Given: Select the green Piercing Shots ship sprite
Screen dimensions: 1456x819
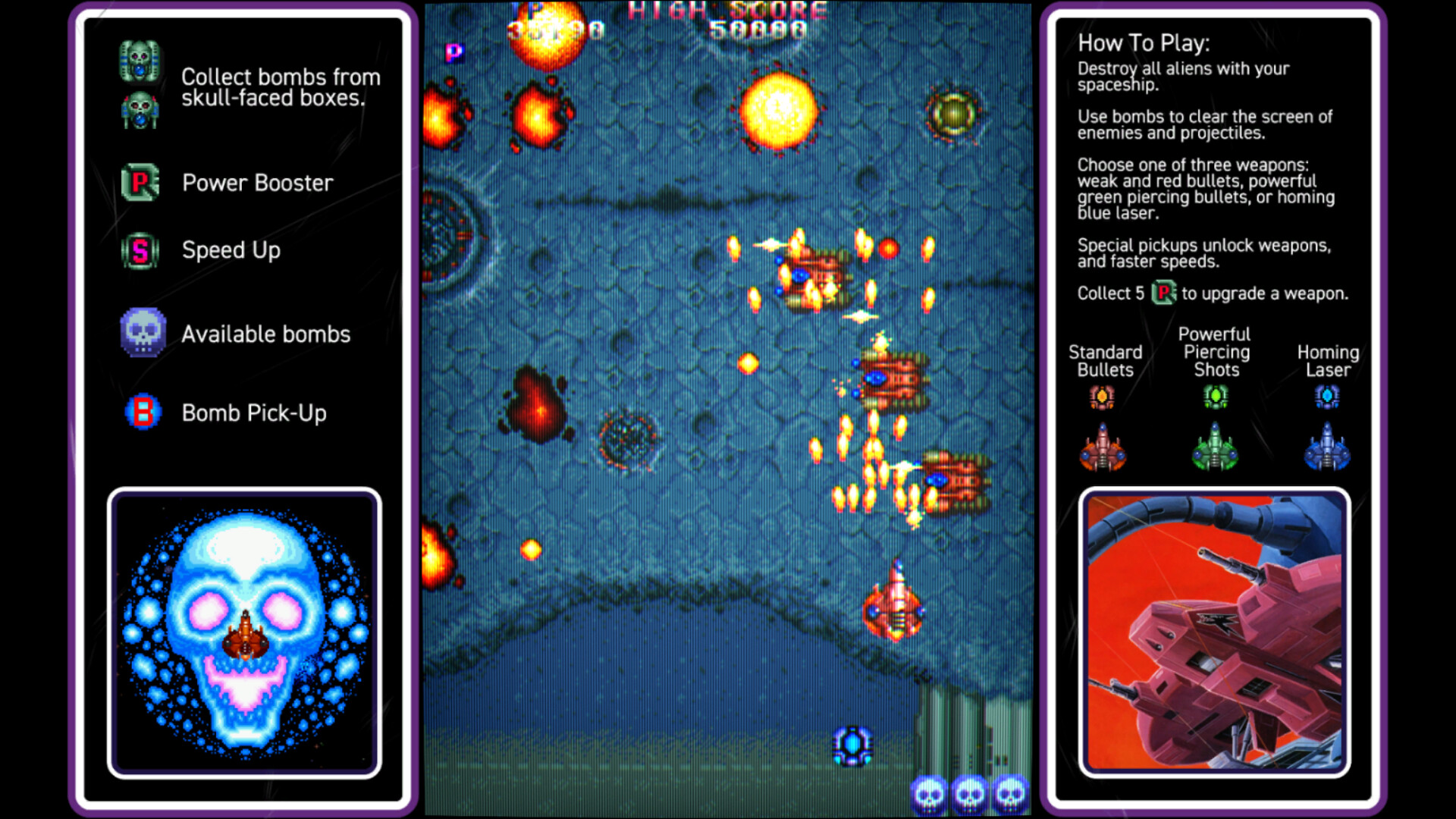Looking at the screenshot, I should (x=1216, y=447).
